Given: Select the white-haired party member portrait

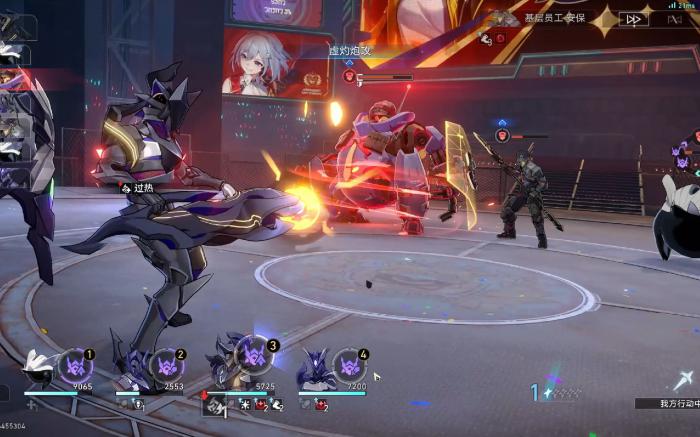Looking at the screenshot, I should click(x=40, y=369).
